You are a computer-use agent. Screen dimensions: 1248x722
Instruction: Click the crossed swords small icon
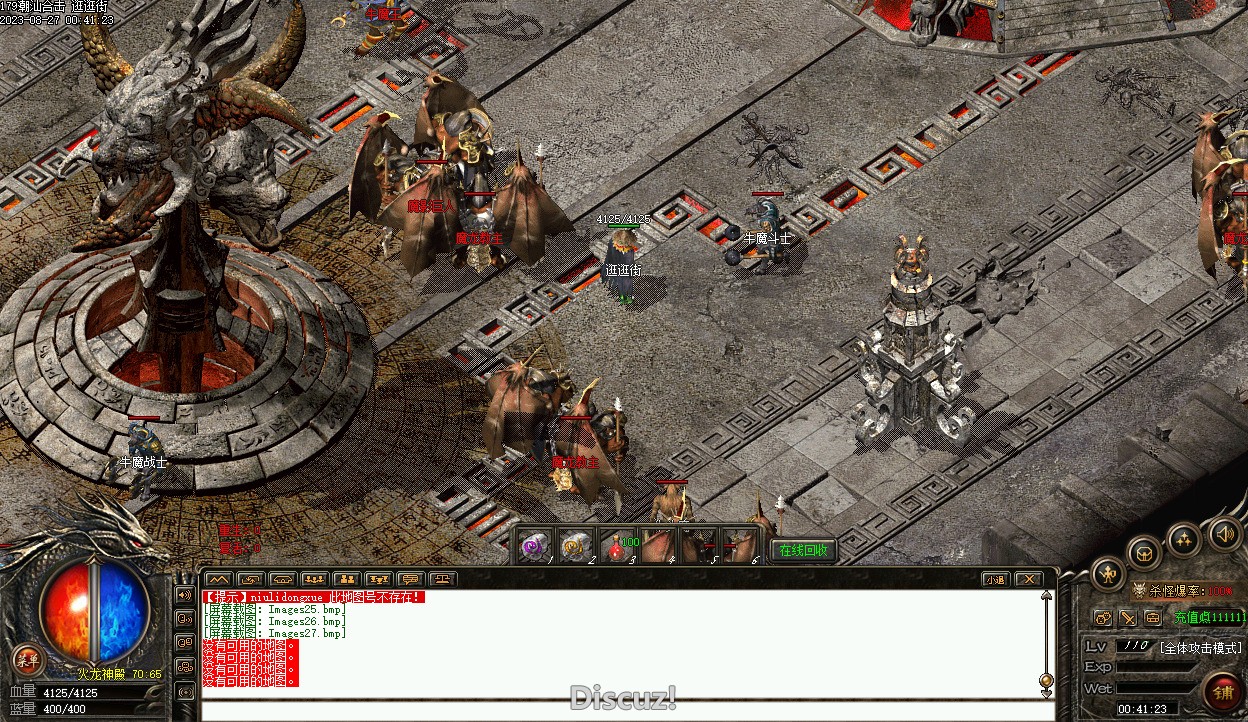point(1128,618)
